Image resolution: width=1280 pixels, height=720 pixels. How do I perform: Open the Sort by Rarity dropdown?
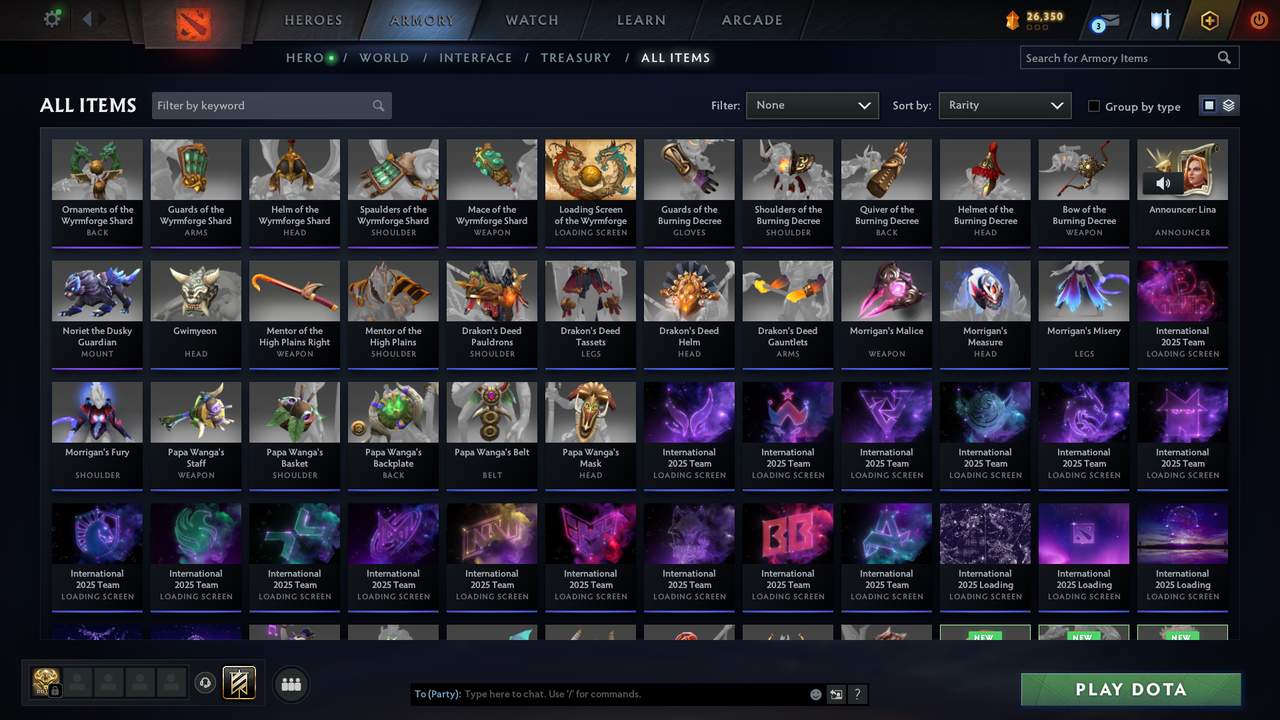1004,105
